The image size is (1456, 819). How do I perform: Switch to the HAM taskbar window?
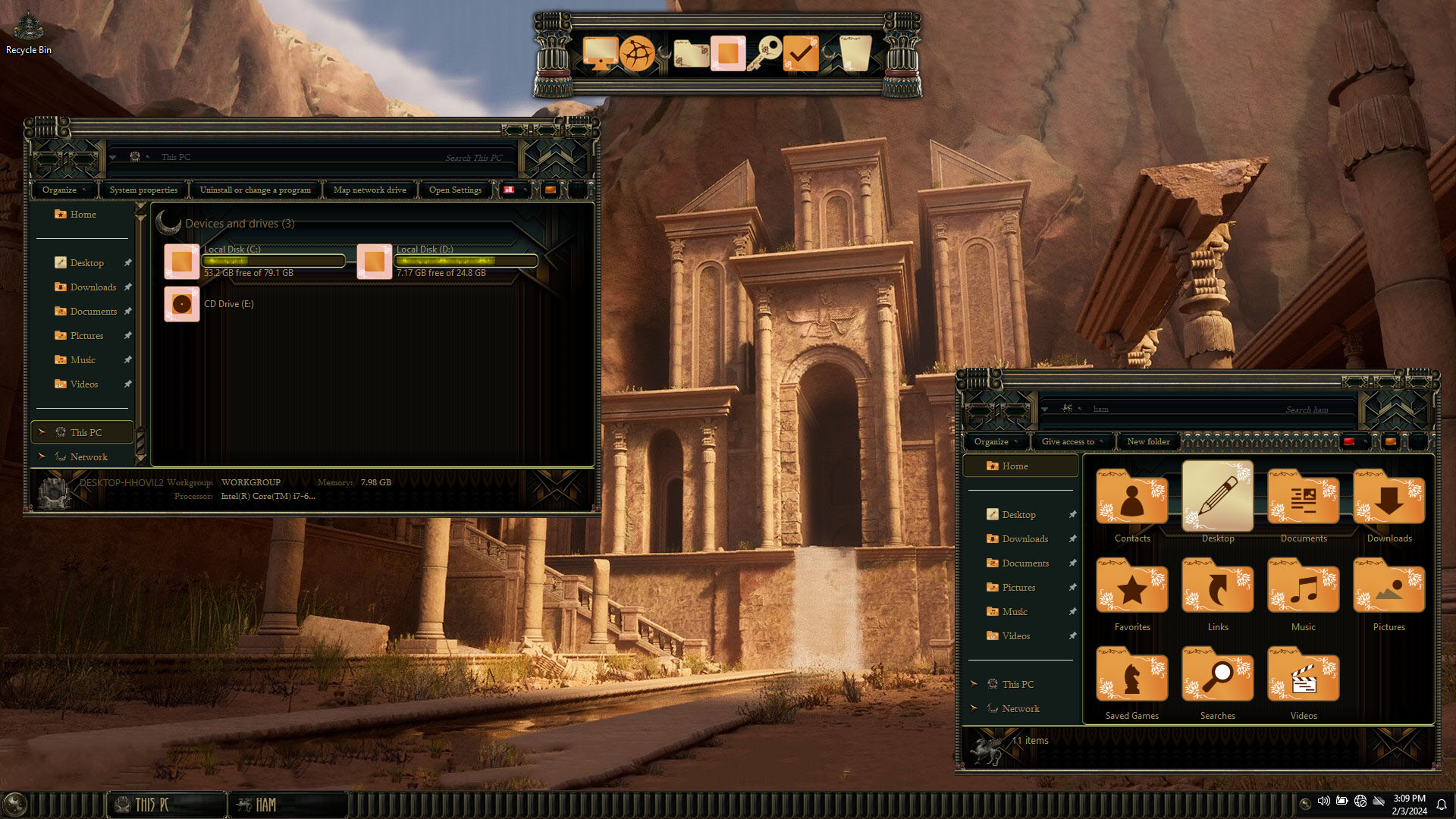pyautogui.click(x=288, y=805)
